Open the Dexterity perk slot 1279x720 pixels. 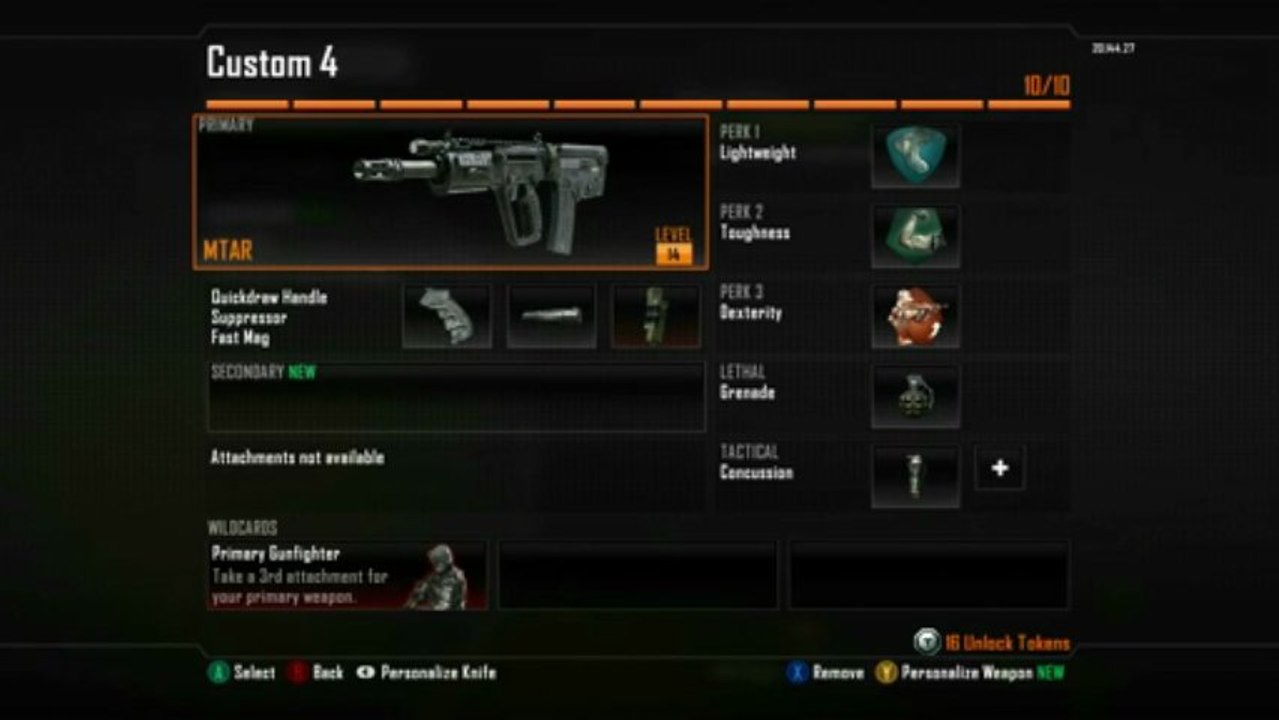tap(915, 316)
